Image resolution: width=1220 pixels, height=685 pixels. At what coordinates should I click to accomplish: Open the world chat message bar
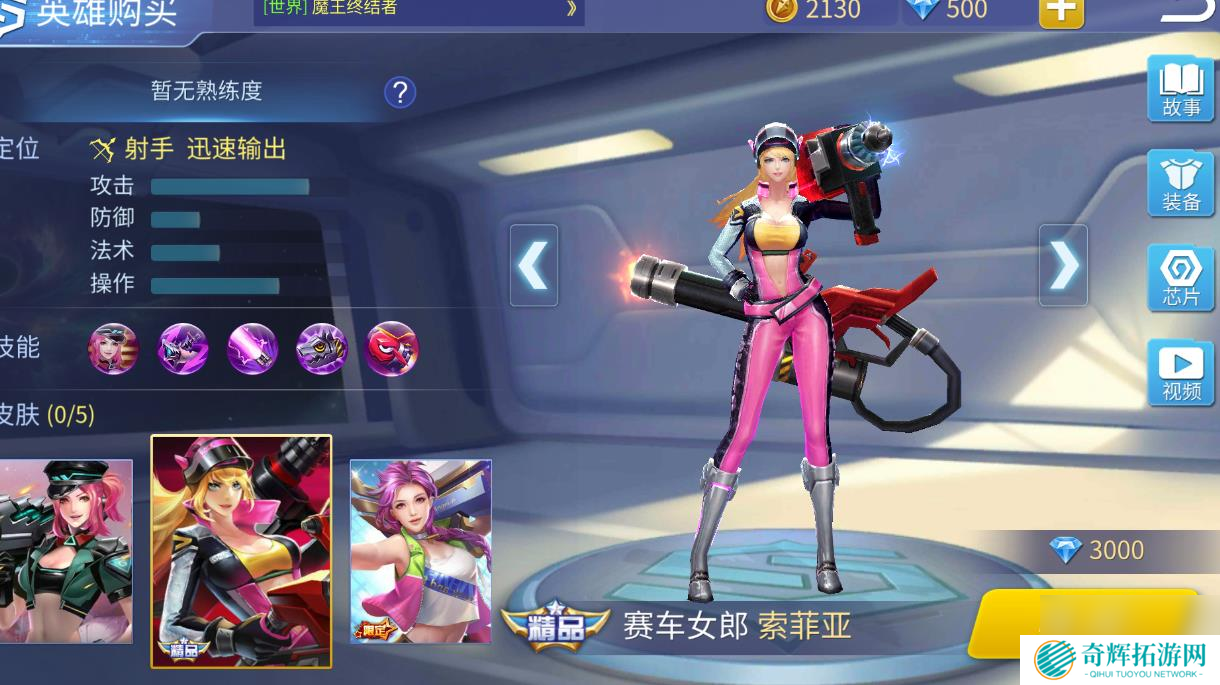(x=420, y=9)
